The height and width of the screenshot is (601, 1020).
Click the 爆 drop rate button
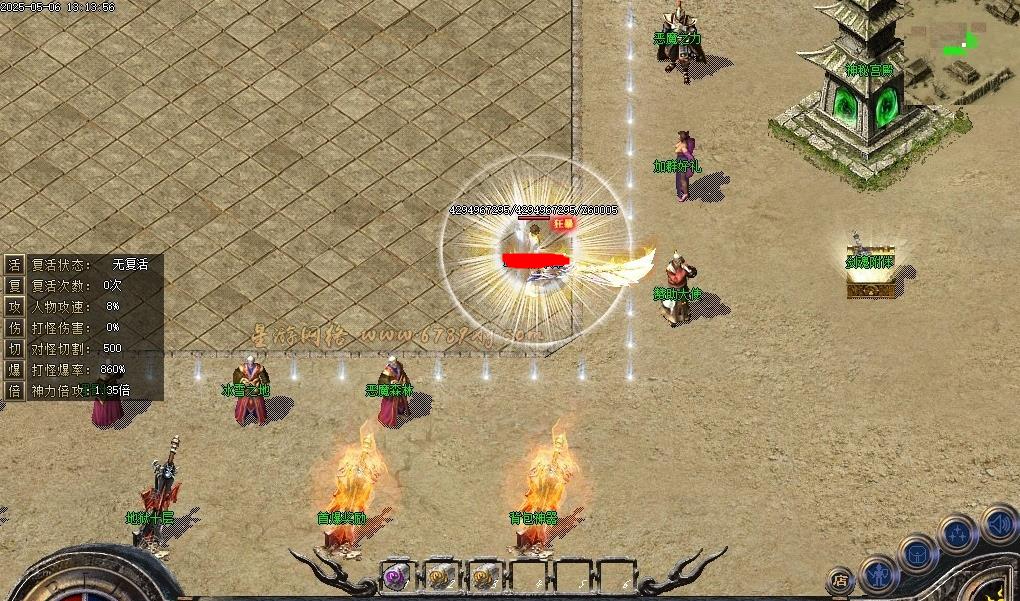pos(14,369)
